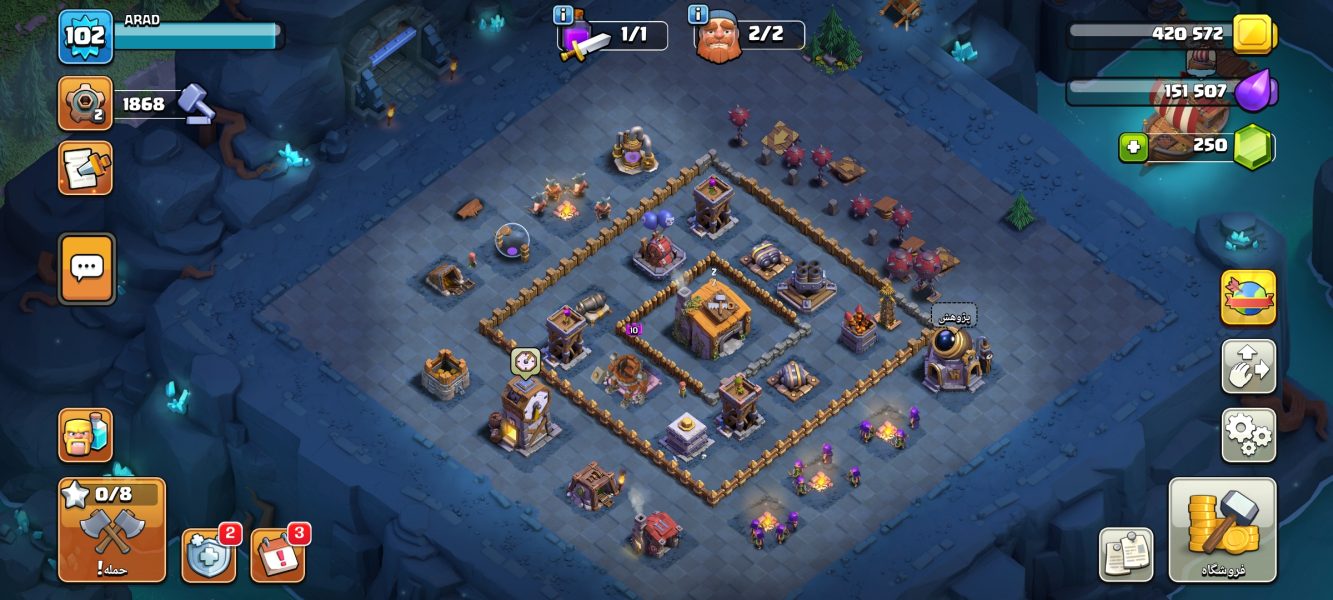This screenshot has width=1333, height=600.
Task: Add gems with the green plus button
Action: coord(1132,148)
